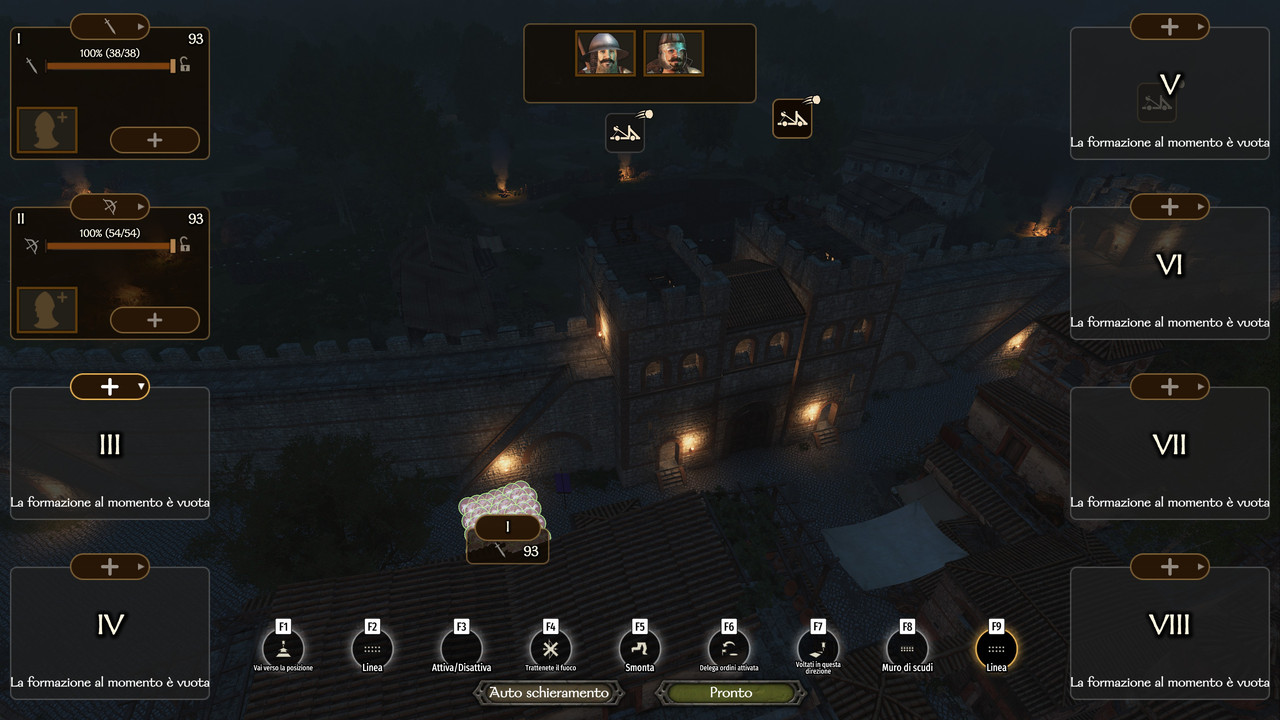
Task: Select the formation I marker showing 93
Action: tap(508, 539)
